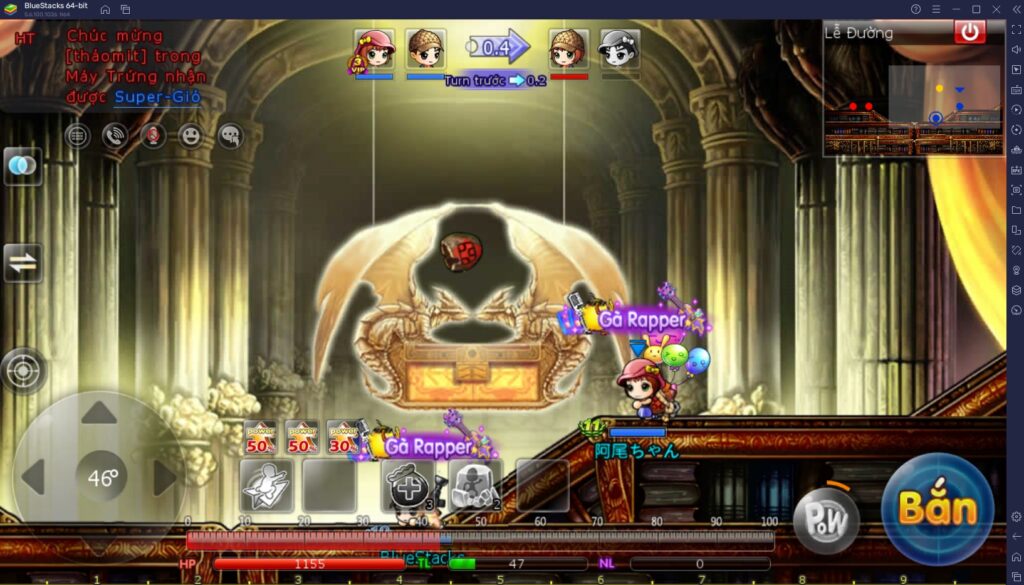This screenshot has width=1024, height=585.
Task: Tap the left arrow on the movement pad
Action: tap(33, 478)
